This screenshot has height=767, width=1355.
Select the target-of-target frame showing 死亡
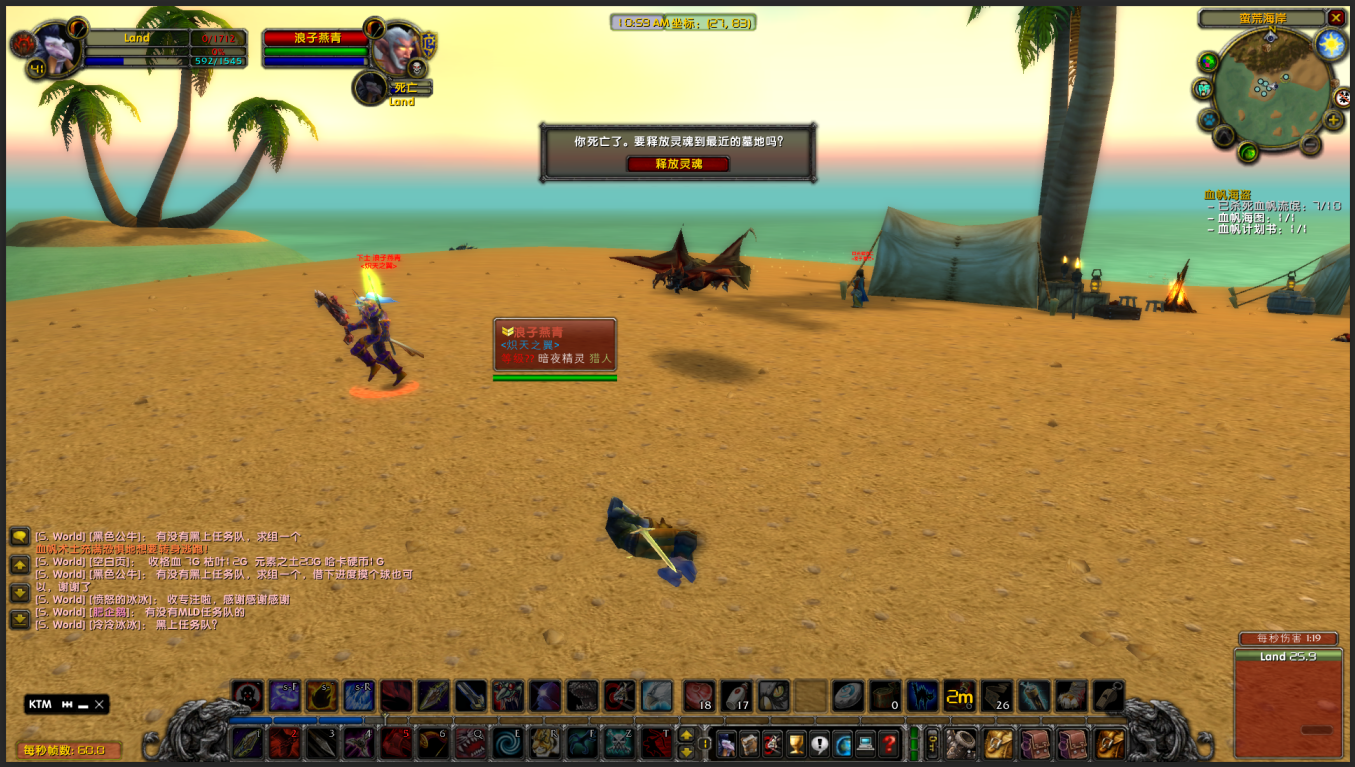tap(372, 88)
